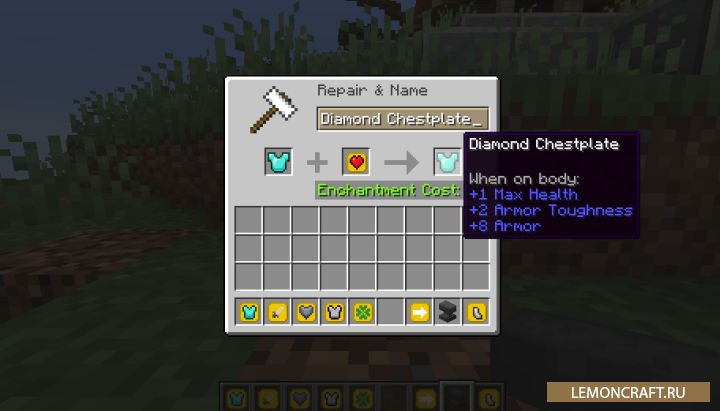This screenshot has height=411, width=720.
Task: Pick up the anvil from the hotbar
Action: pyautogui.click(x=448, y=312)
